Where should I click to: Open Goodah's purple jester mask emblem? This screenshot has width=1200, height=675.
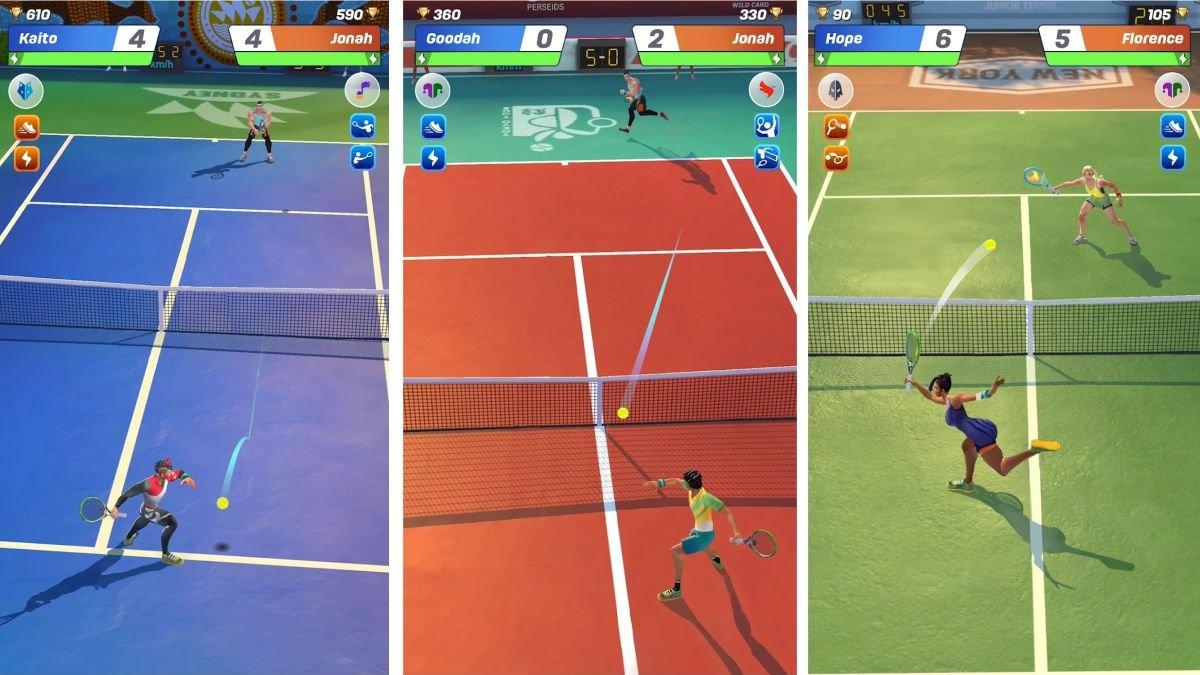(x=433, y=91)
